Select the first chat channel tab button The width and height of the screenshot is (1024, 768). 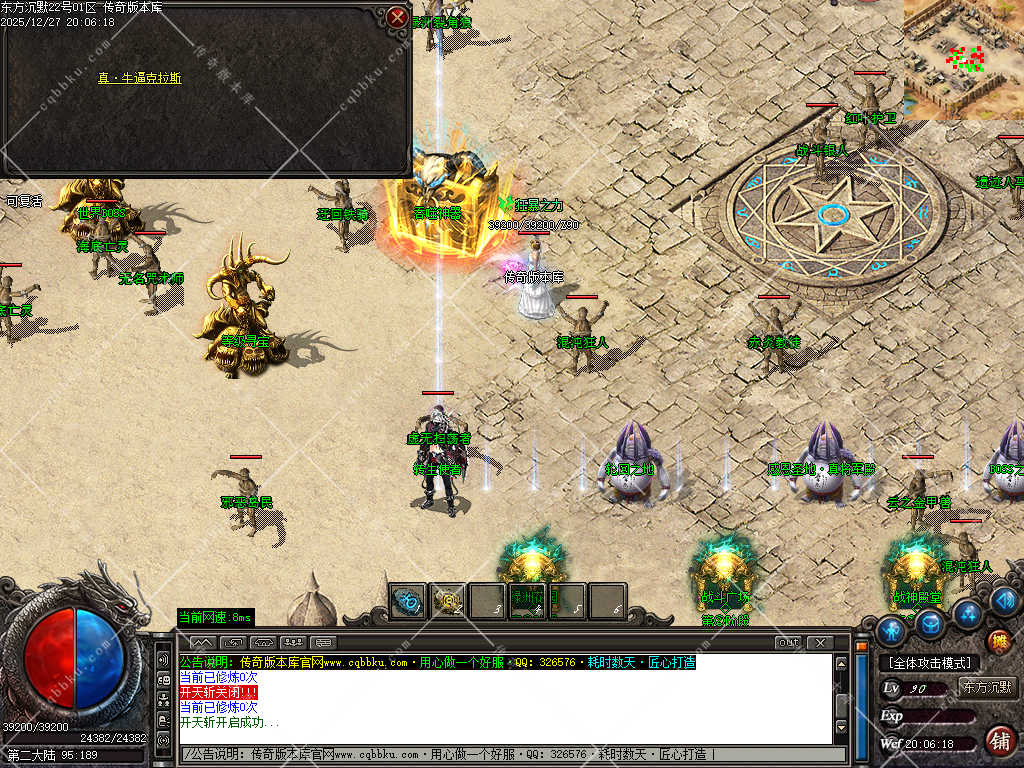coord(203,642)
